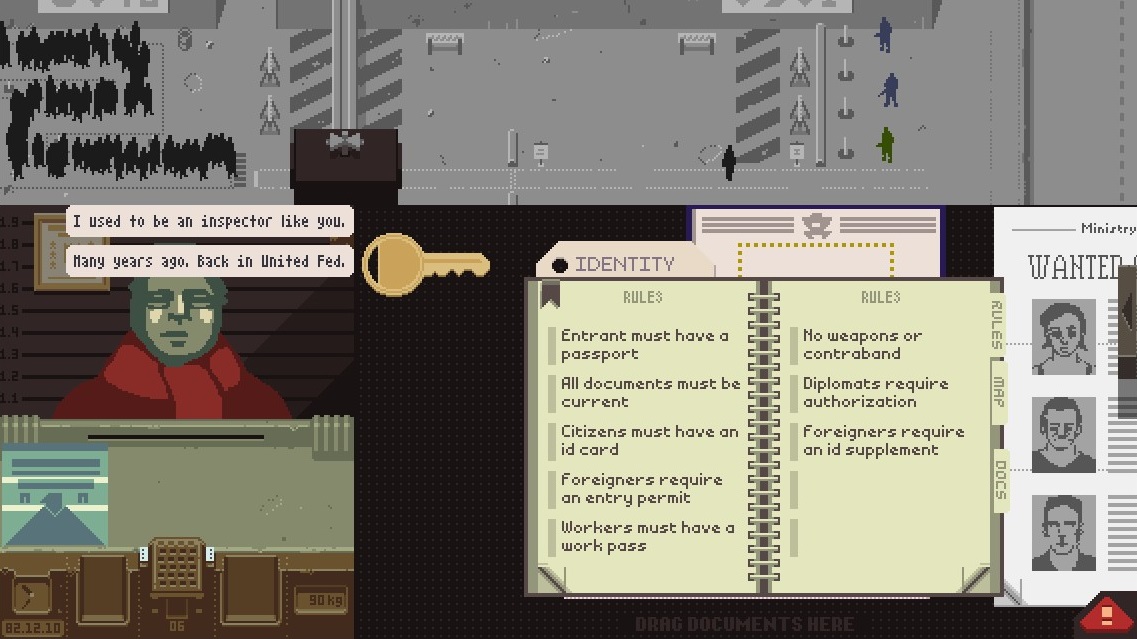1137x639 pixels.
Task: Select the brass key on the desk
Action: point(424,265)
